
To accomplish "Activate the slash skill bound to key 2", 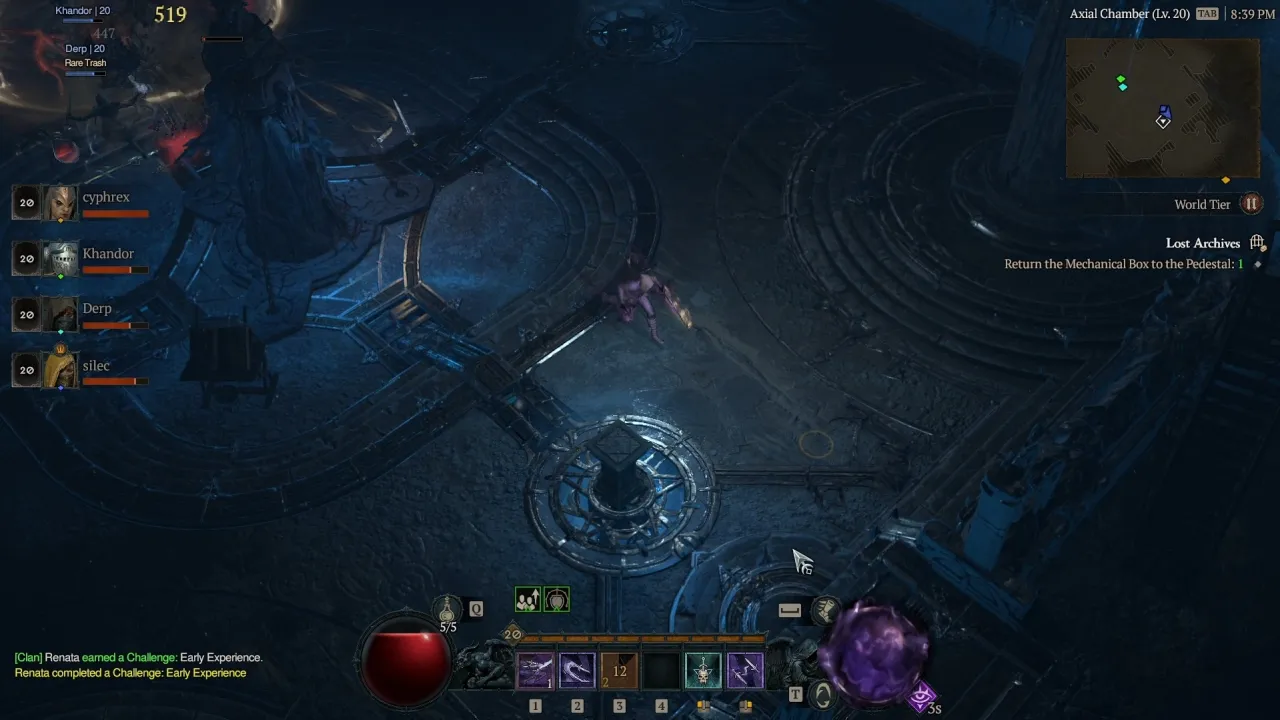I will pyautogui.click(x=577, y=670).
